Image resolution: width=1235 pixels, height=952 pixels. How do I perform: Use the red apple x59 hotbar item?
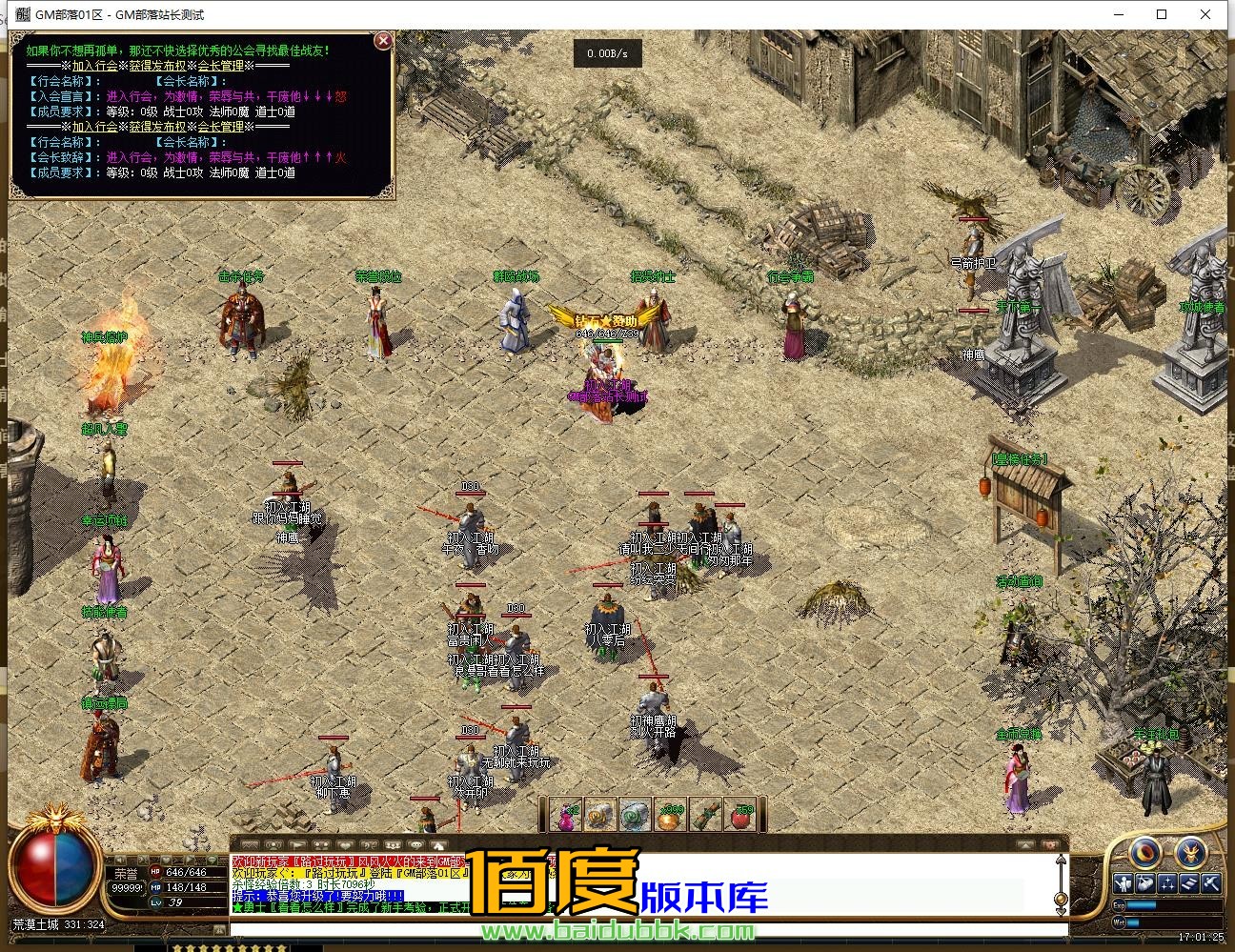pyautogui.click(x=740, y=816)
